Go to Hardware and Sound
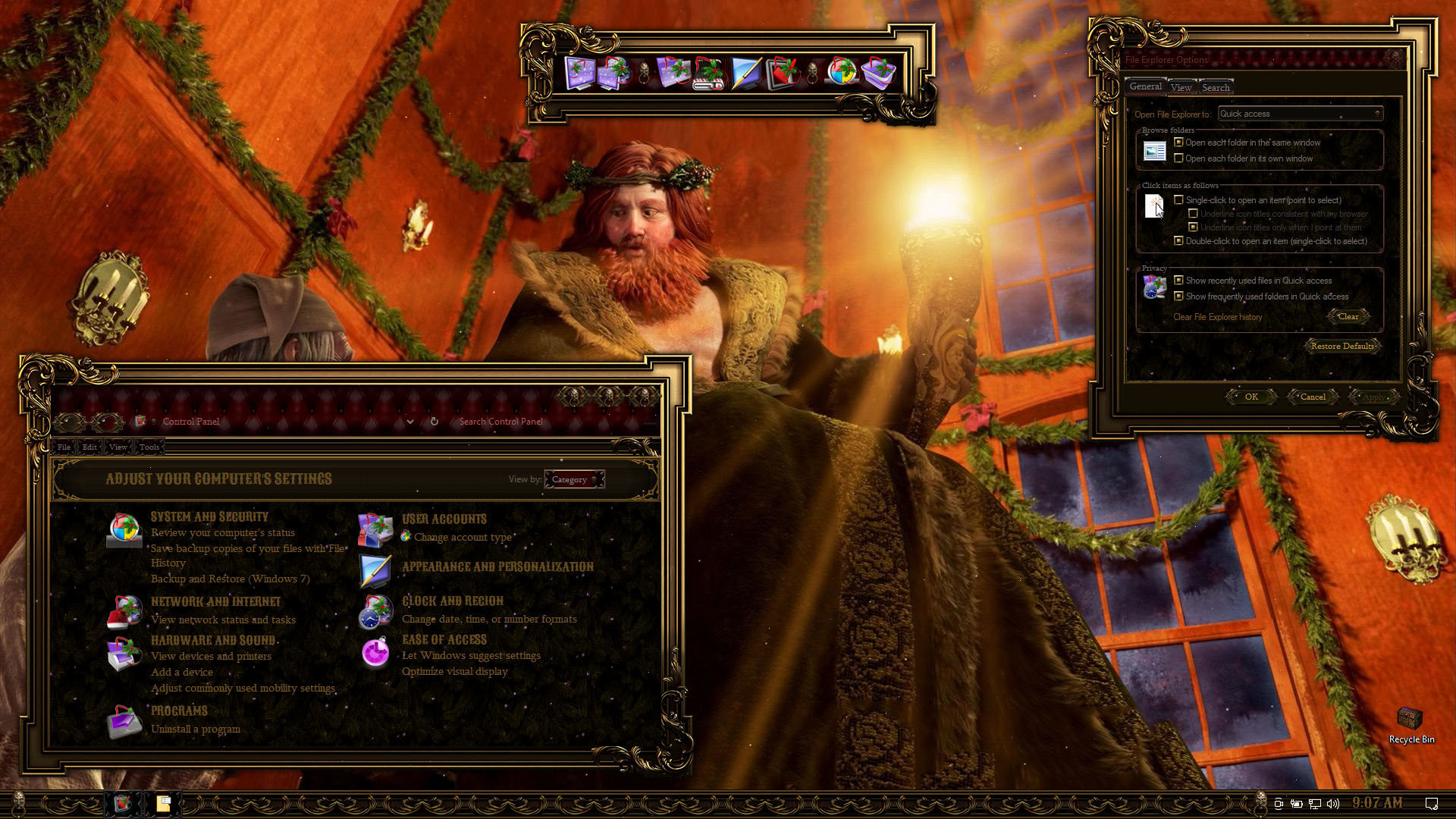 212,641
